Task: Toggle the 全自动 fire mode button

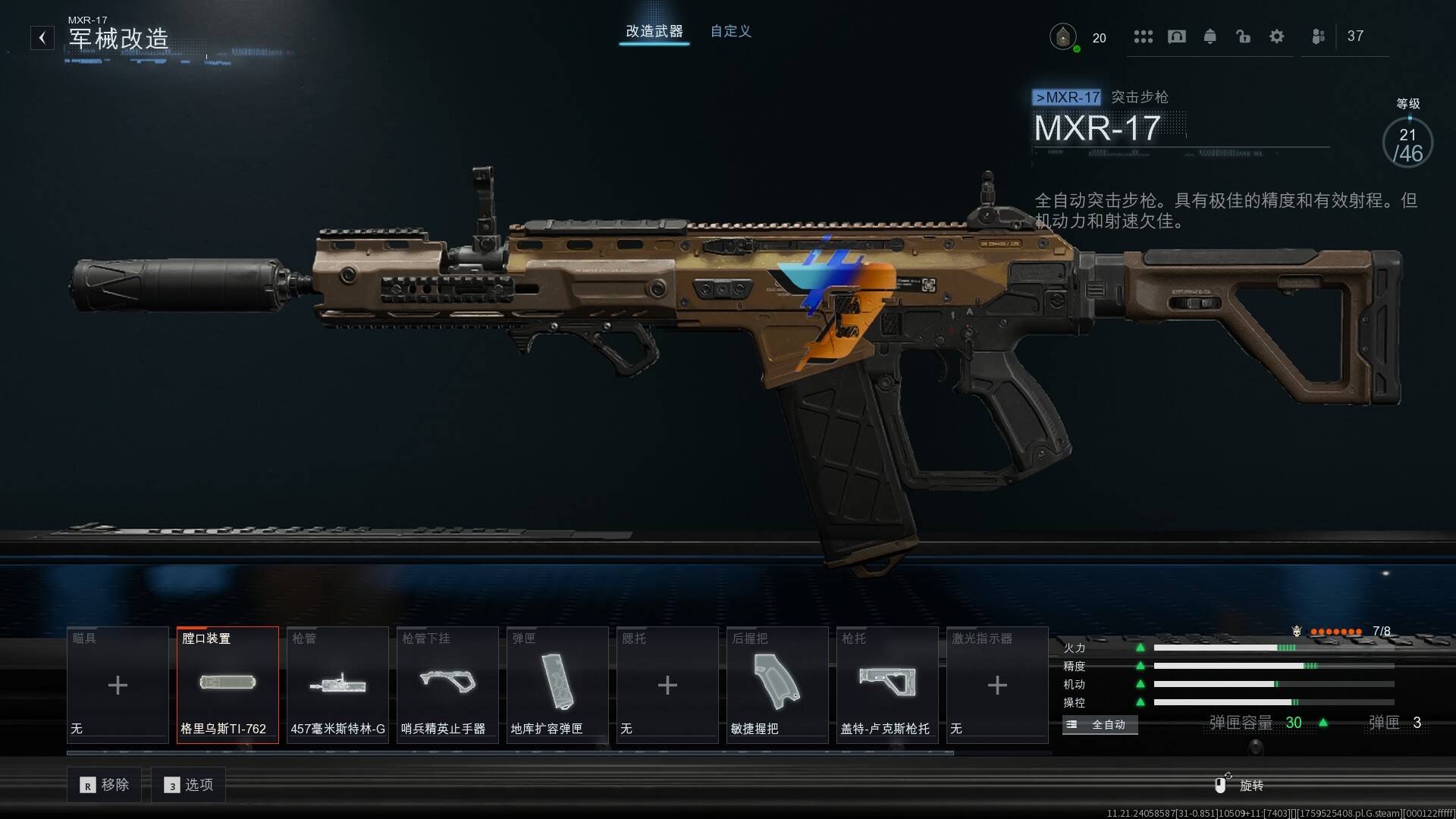Action: click(1100, 725)
